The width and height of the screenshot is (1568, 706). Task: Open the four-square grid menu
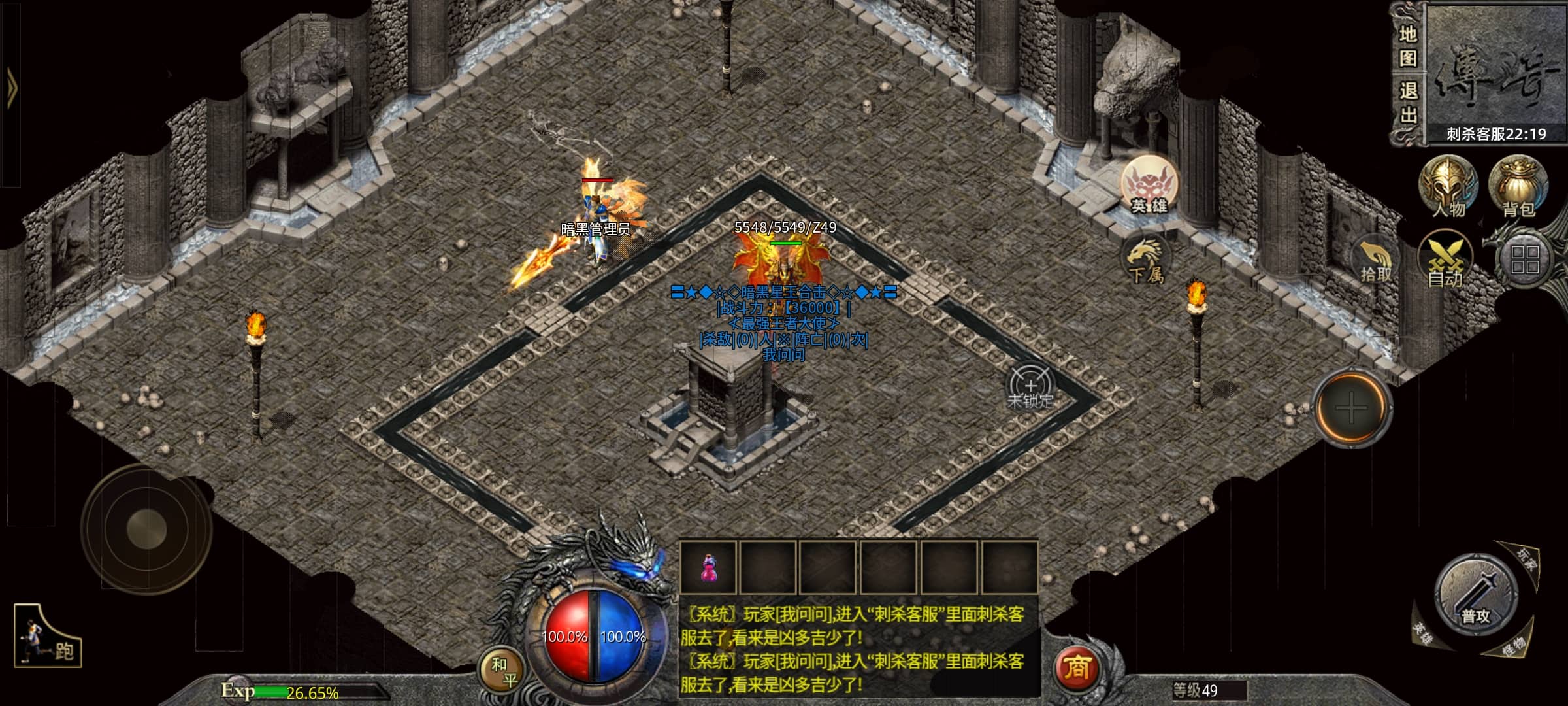pos(1525,260)
